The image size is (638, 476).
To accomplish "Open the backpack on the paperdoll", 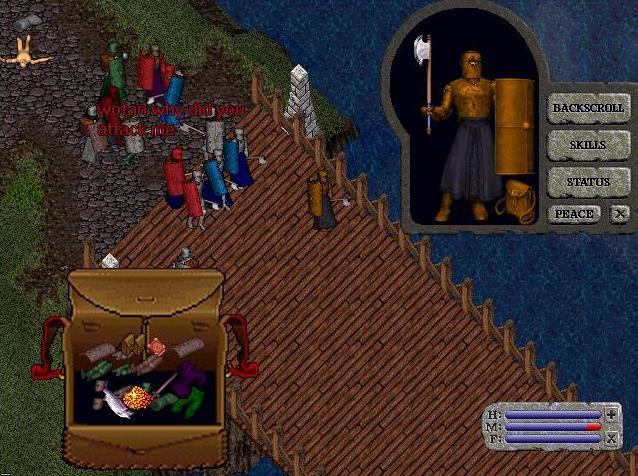I will click(517, 199).
